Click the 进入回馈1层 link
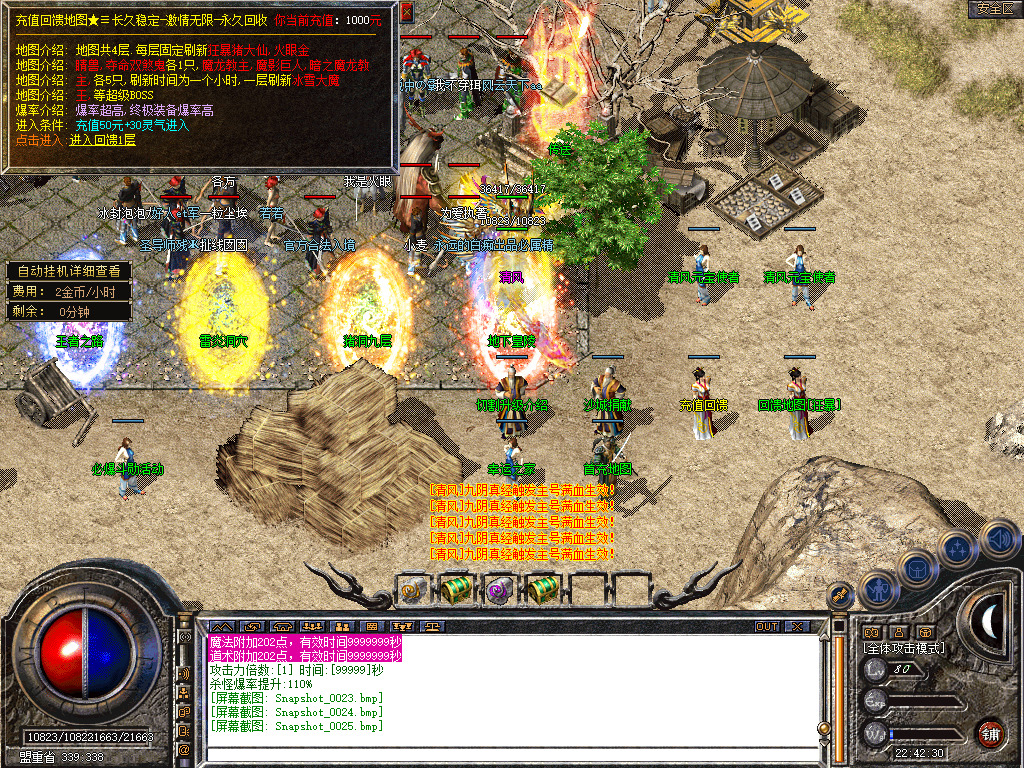Viewport: 1024px width, 768px height. [103, 140]
